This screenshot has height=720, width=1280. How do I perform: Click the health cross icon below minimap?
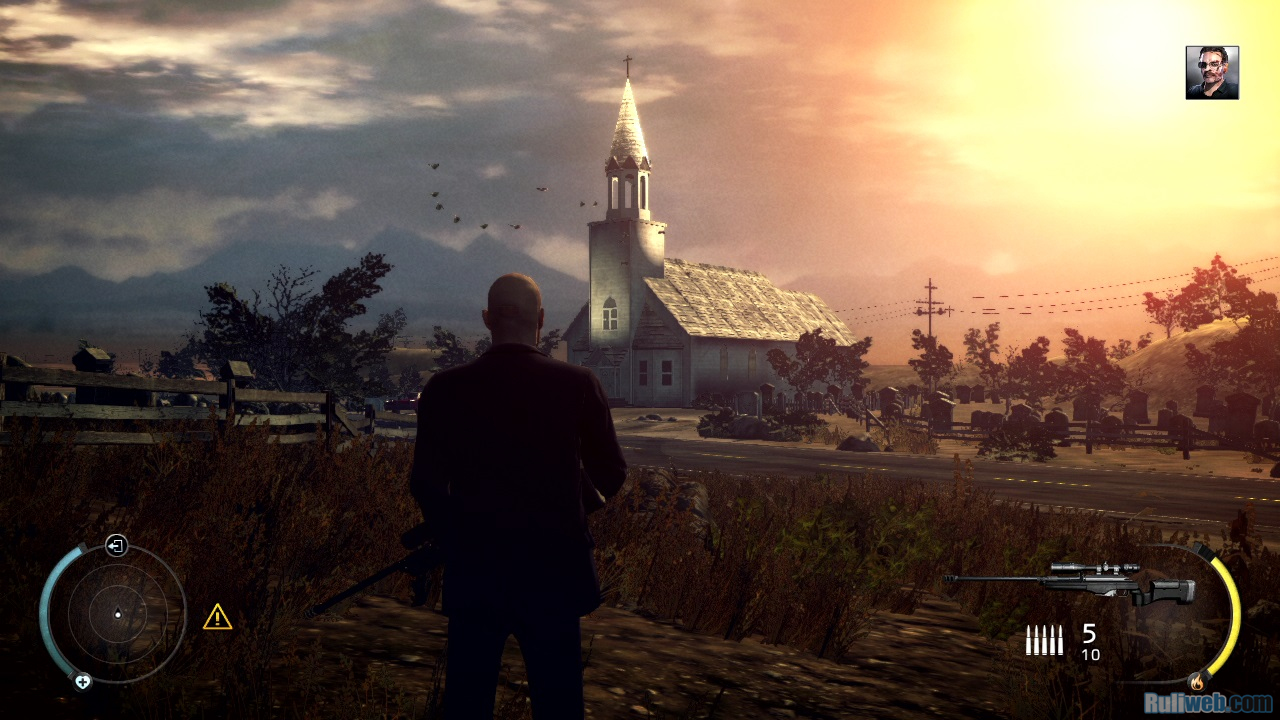pyautogui.click(x=83, y=681)
